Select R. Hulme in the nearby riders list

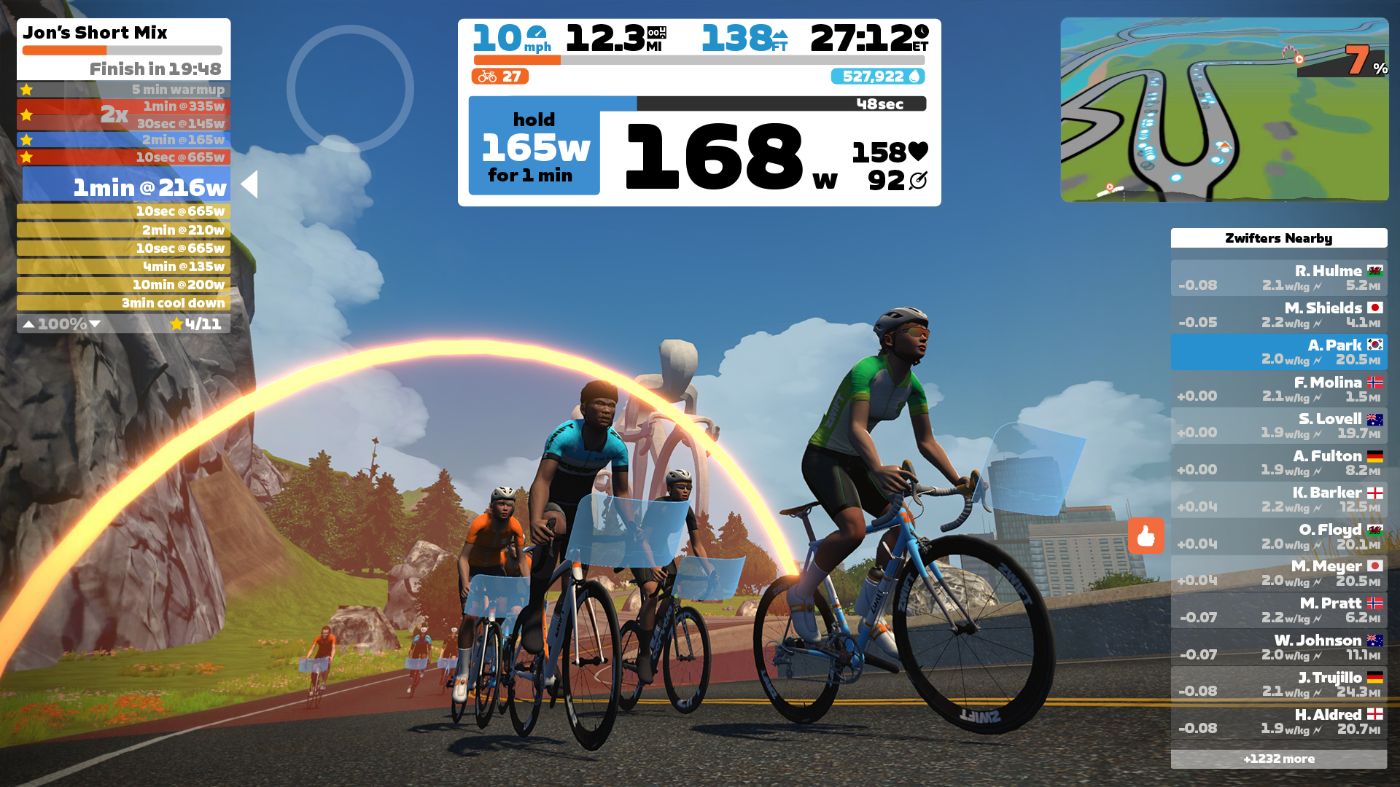point(1280,277)
